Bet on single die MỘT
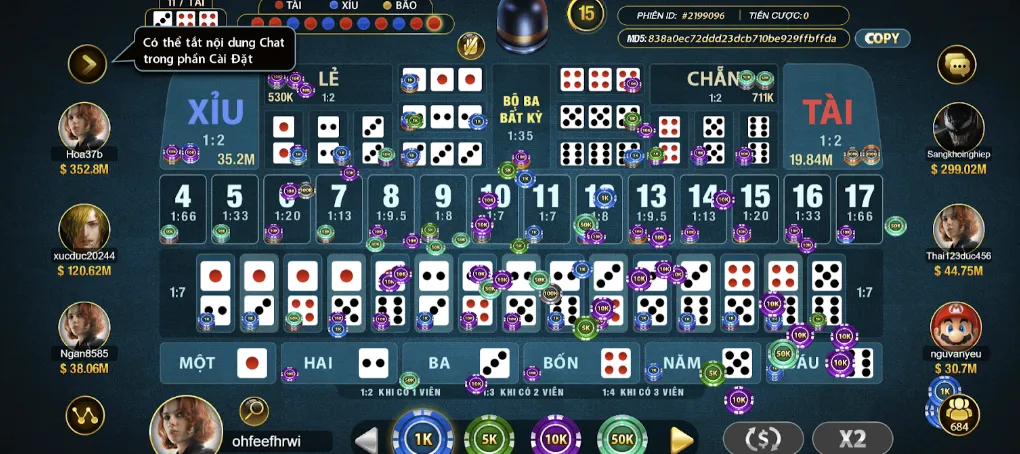The height and width of the screenshot is (454, 1020). [x=218, y=362]
